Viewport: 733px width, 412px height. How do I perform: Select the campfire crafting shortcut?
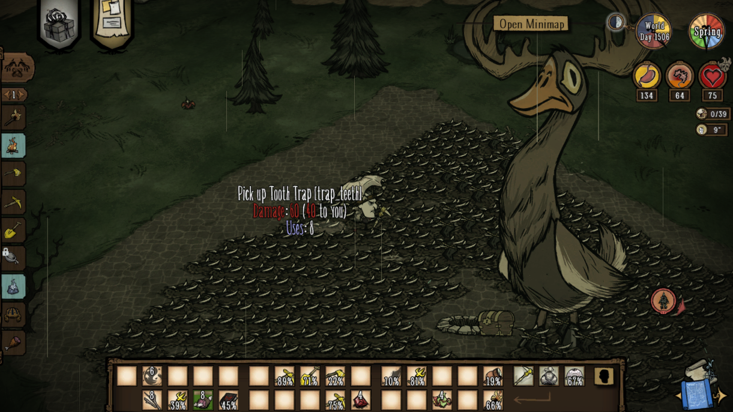14,146
